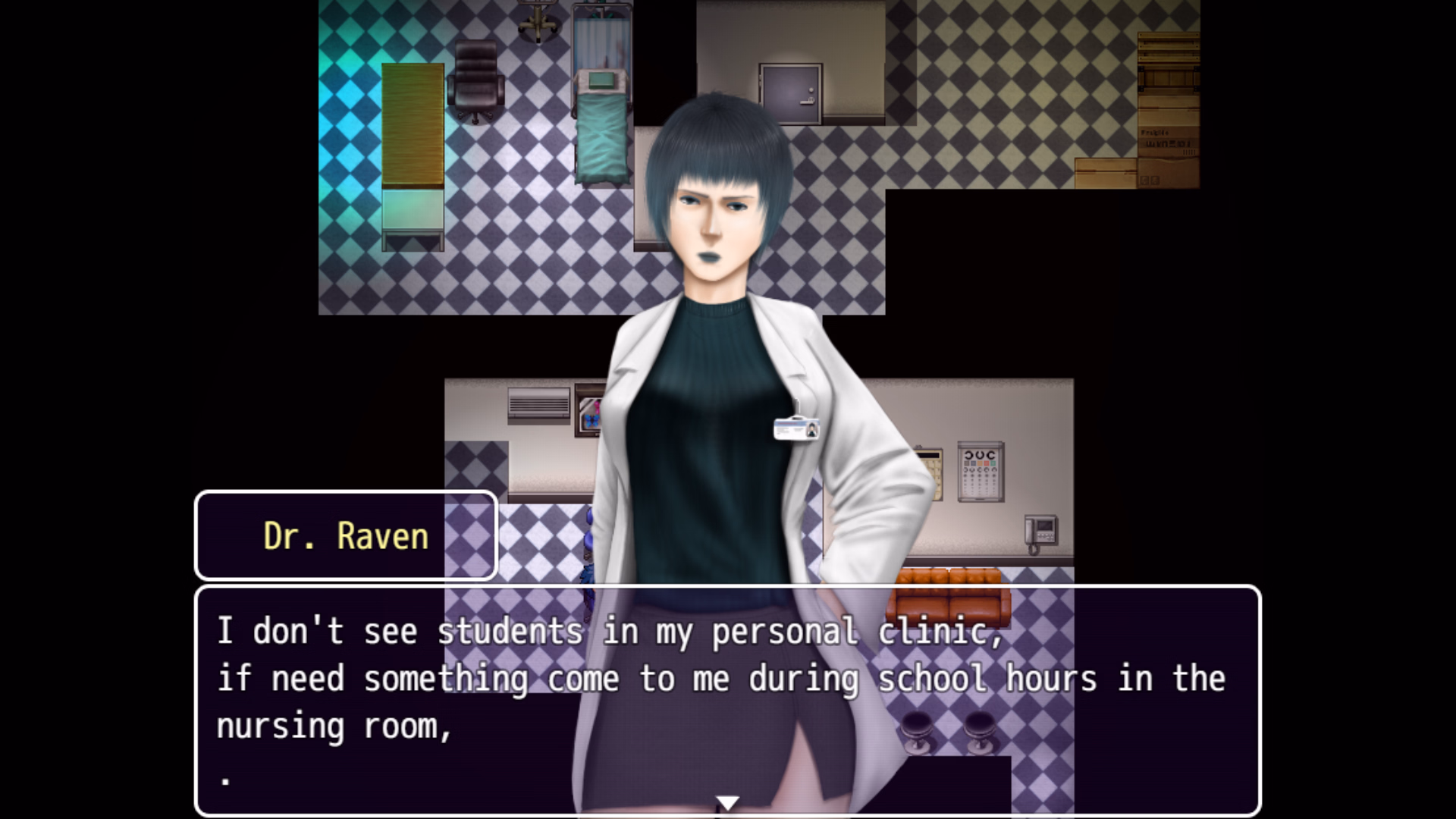Collapse the Dr. Raven name box
The height and width of the screenshot is (819, 1456).
(345, 536)
